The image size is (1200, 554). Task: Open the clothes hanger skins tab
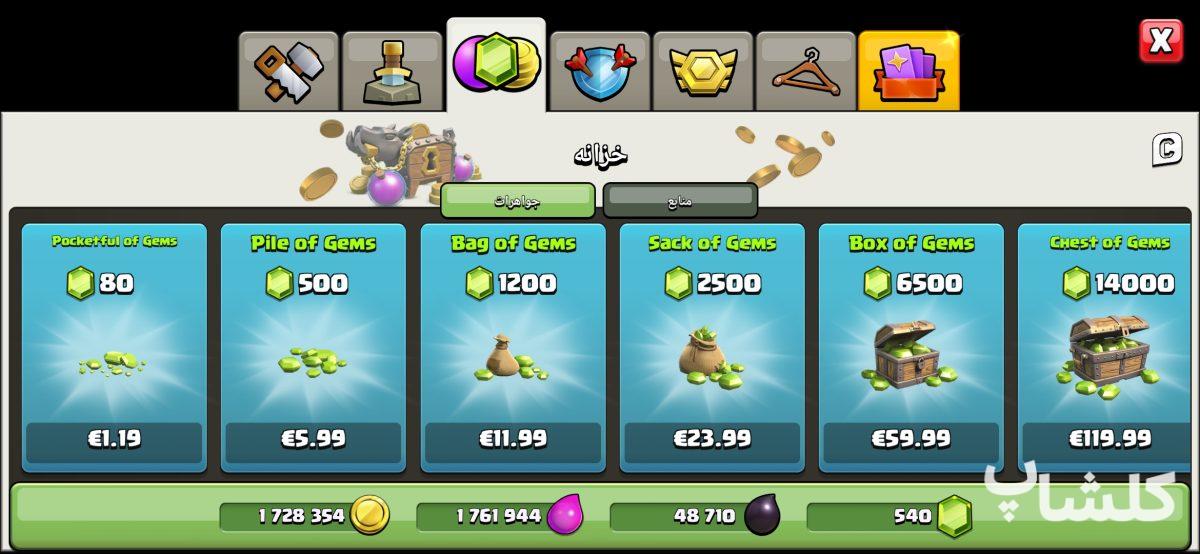tap(806, 70)
